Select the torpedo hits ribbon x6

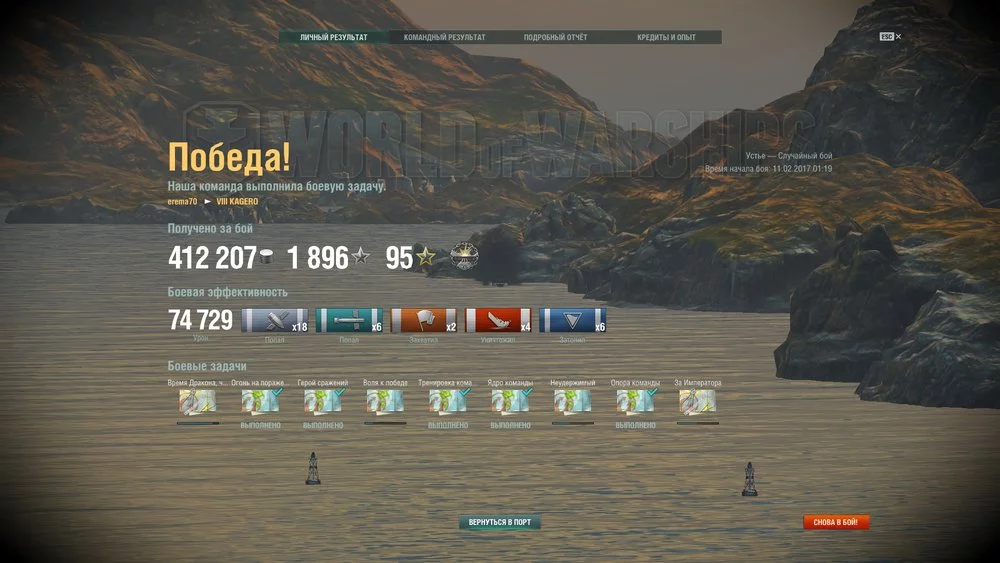point(349,320)
